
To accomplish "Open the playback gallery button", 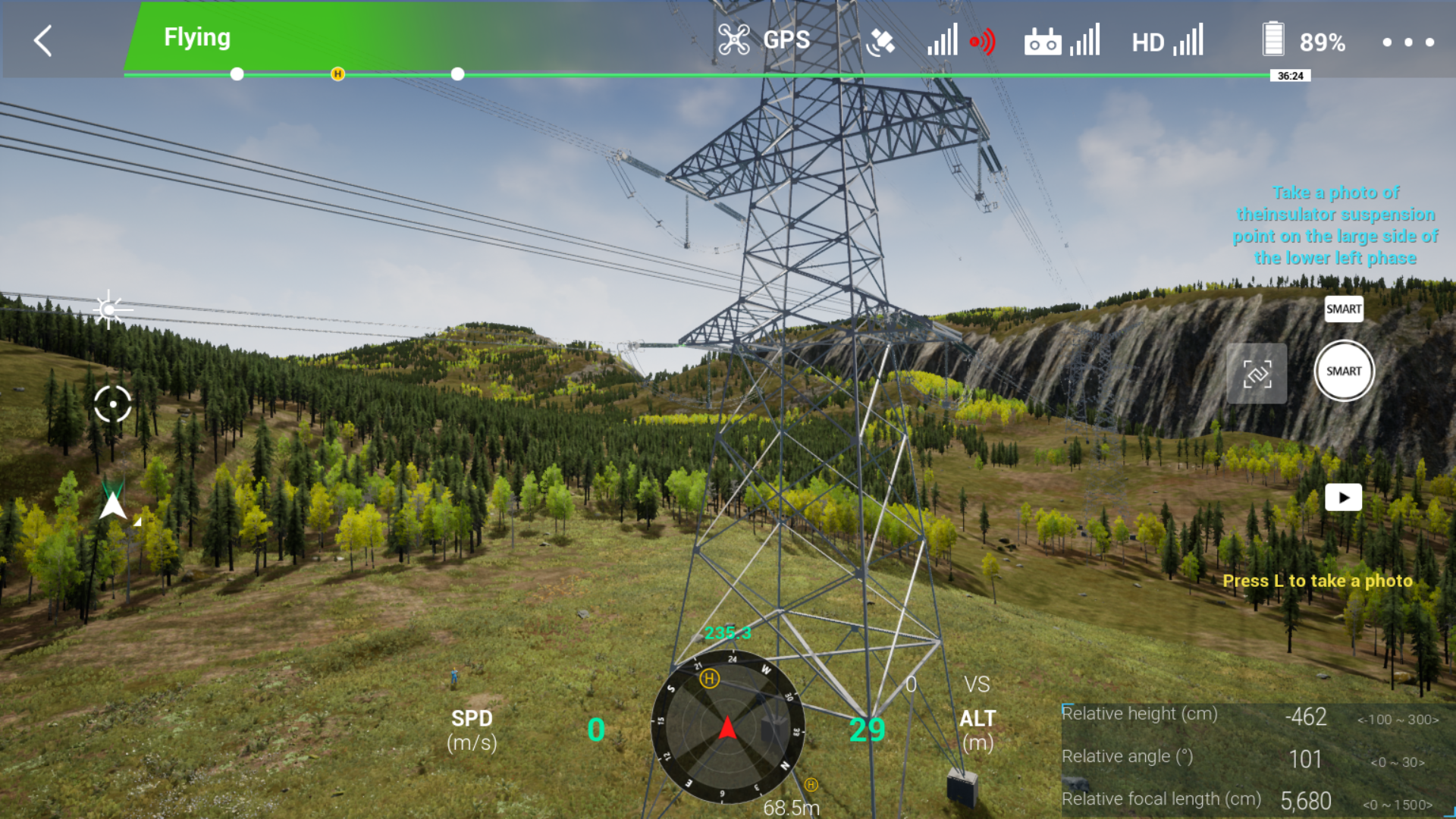I will point(1343,497).
